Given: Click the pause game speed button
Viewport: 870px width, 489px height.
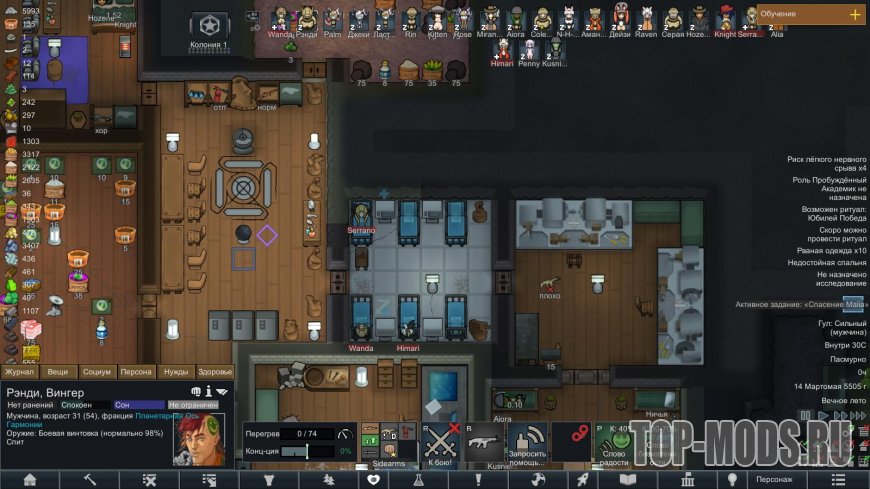Looking at the screenshot, I should click(803, 415).
